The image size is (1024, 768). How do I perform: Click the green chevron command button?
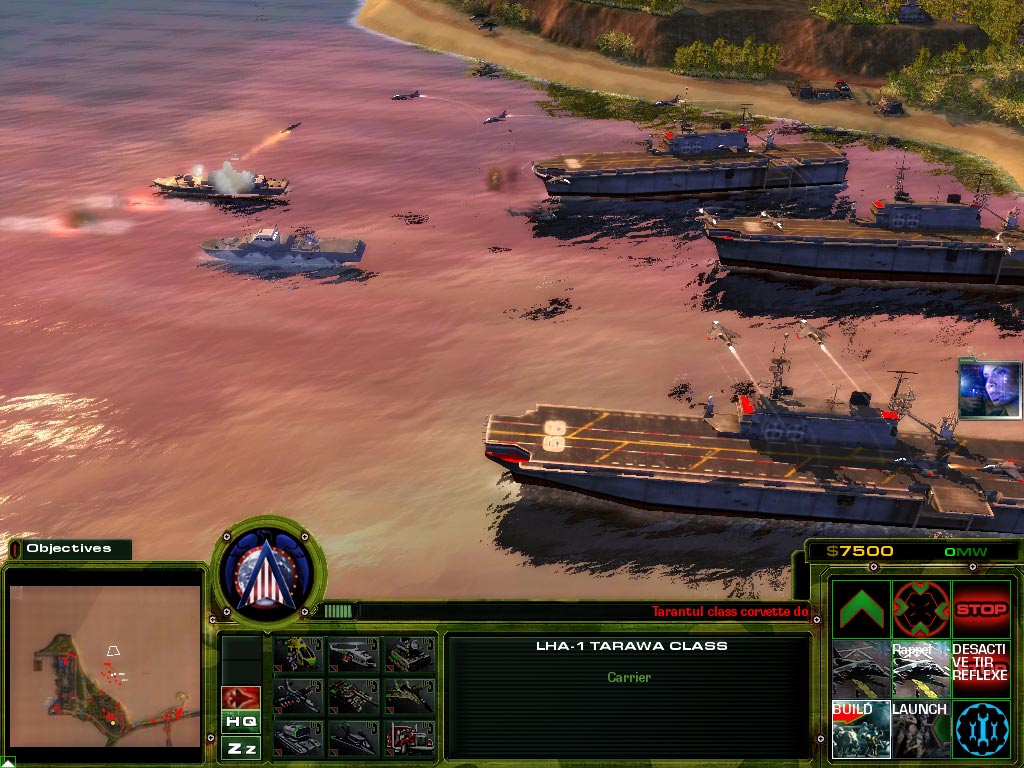[861, 609]
